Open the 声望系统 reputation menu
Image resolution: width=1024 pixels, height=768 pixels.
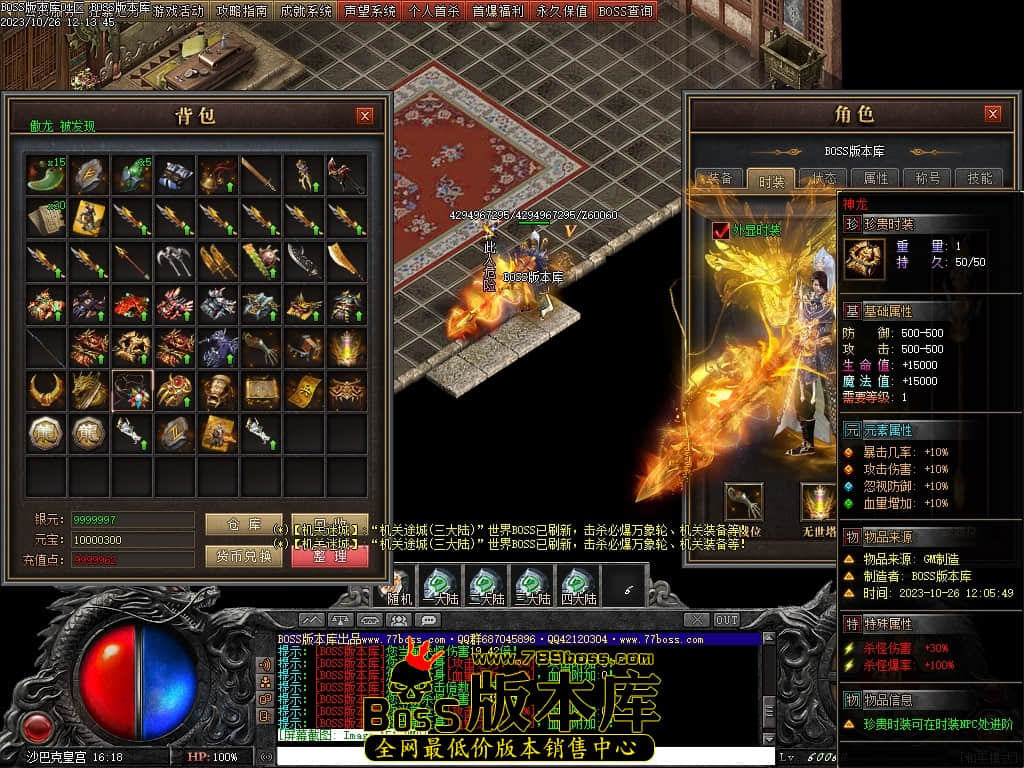coord(370,12)
